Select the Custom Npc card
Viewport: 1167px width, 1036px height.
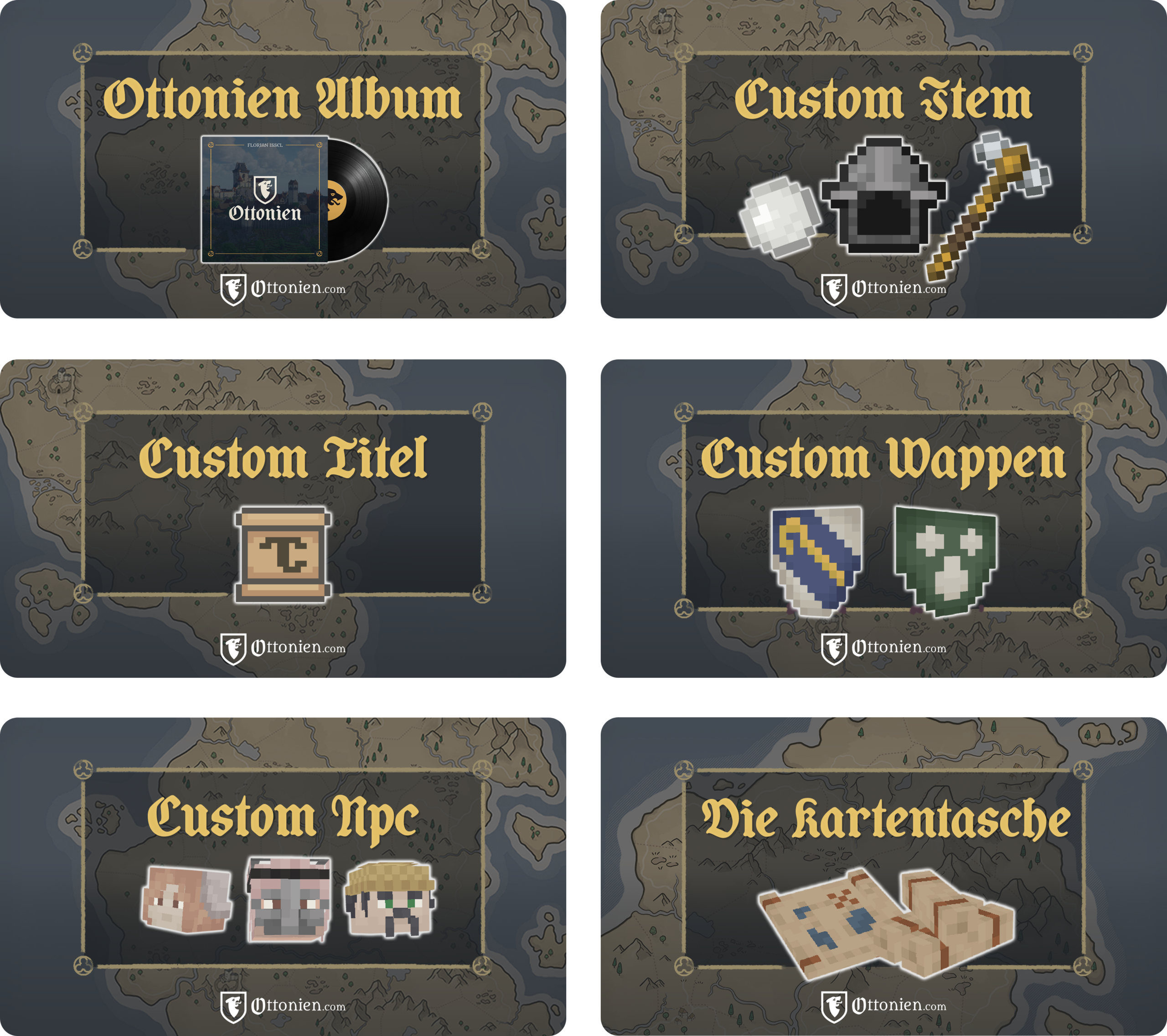point(283,876)
